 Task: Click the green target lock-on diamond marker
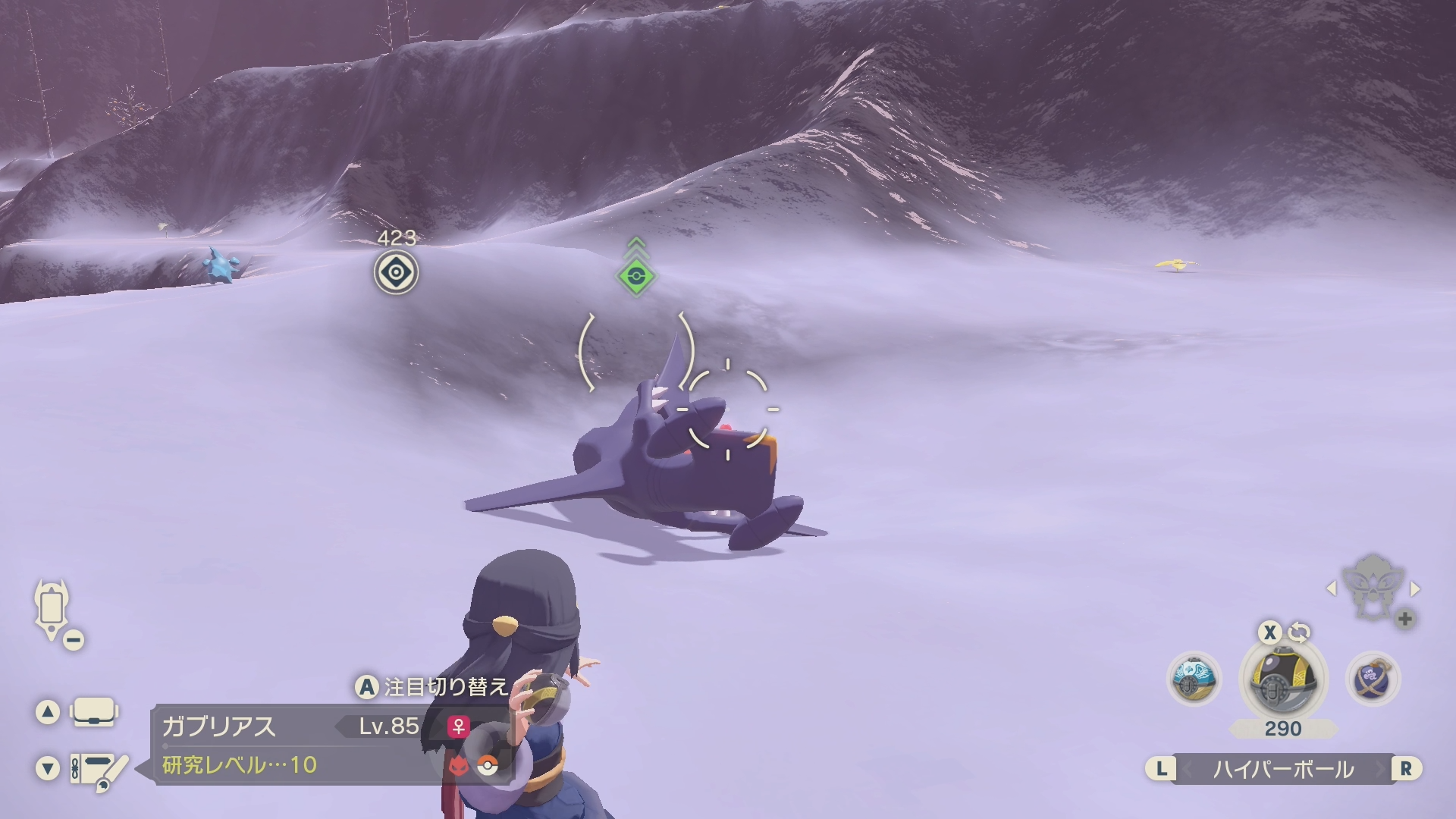pyautogui.click(x=635, y=276)
